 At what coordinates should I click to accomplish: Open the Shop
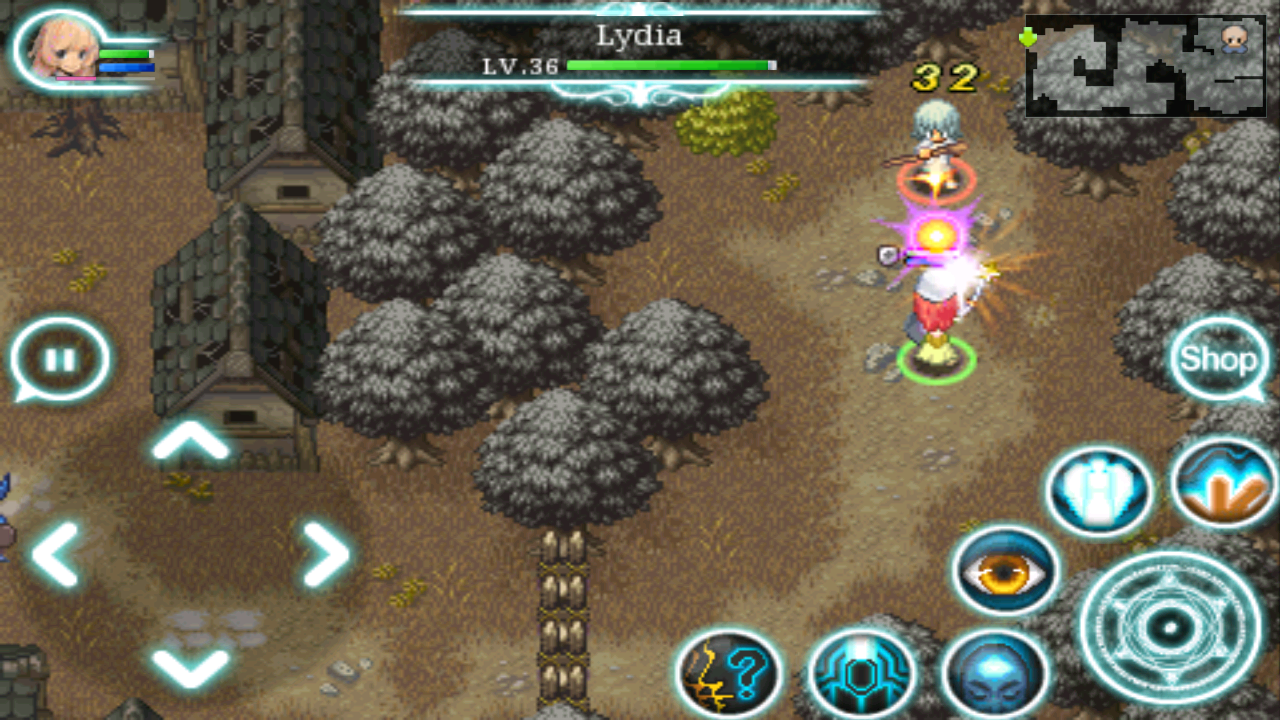point(1218,358)
